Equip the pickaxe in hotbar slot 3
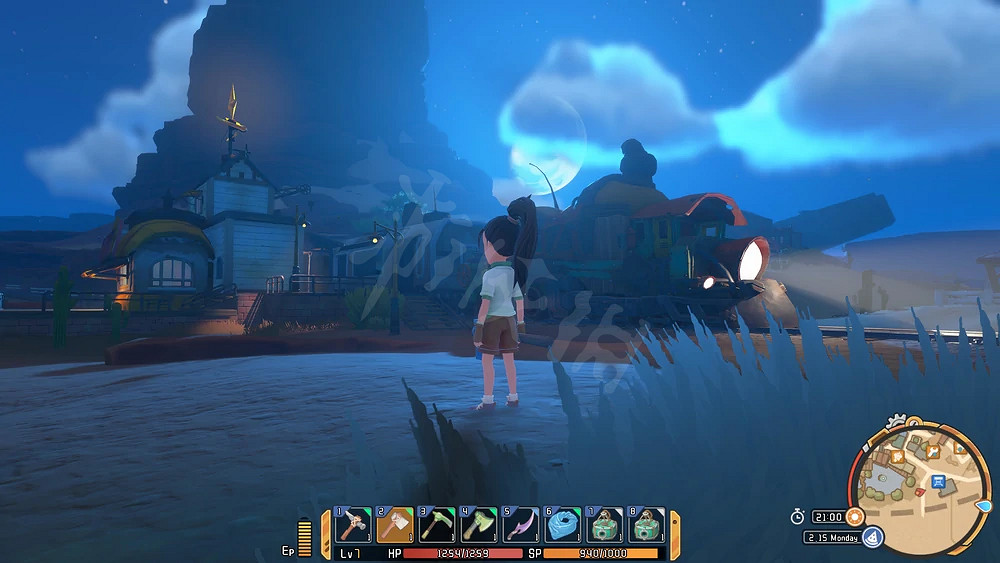 (x=437, y=524)
